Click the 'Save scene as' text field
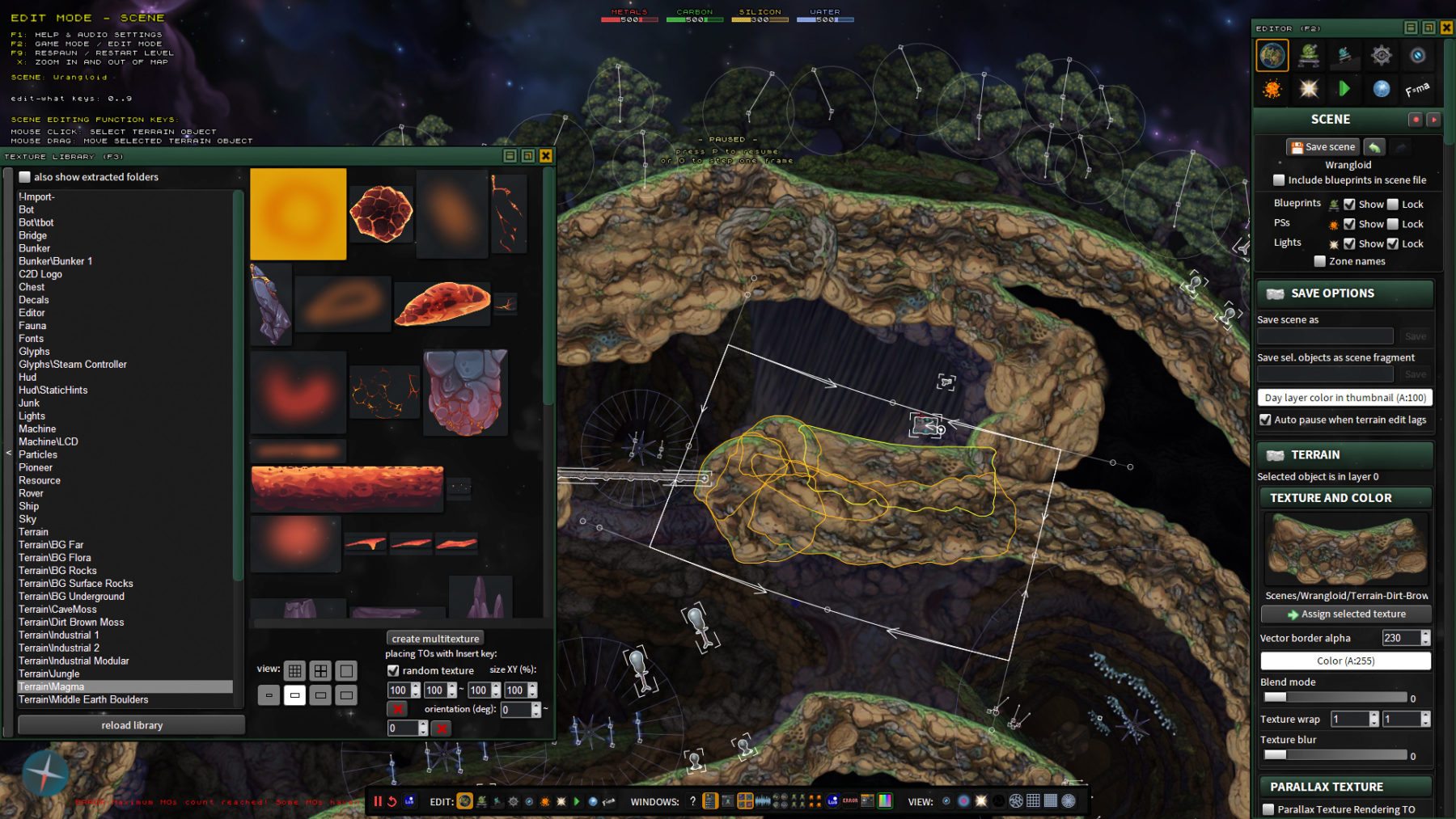The width and height of the screenshot is (1456, 819). click(1325, 336)
